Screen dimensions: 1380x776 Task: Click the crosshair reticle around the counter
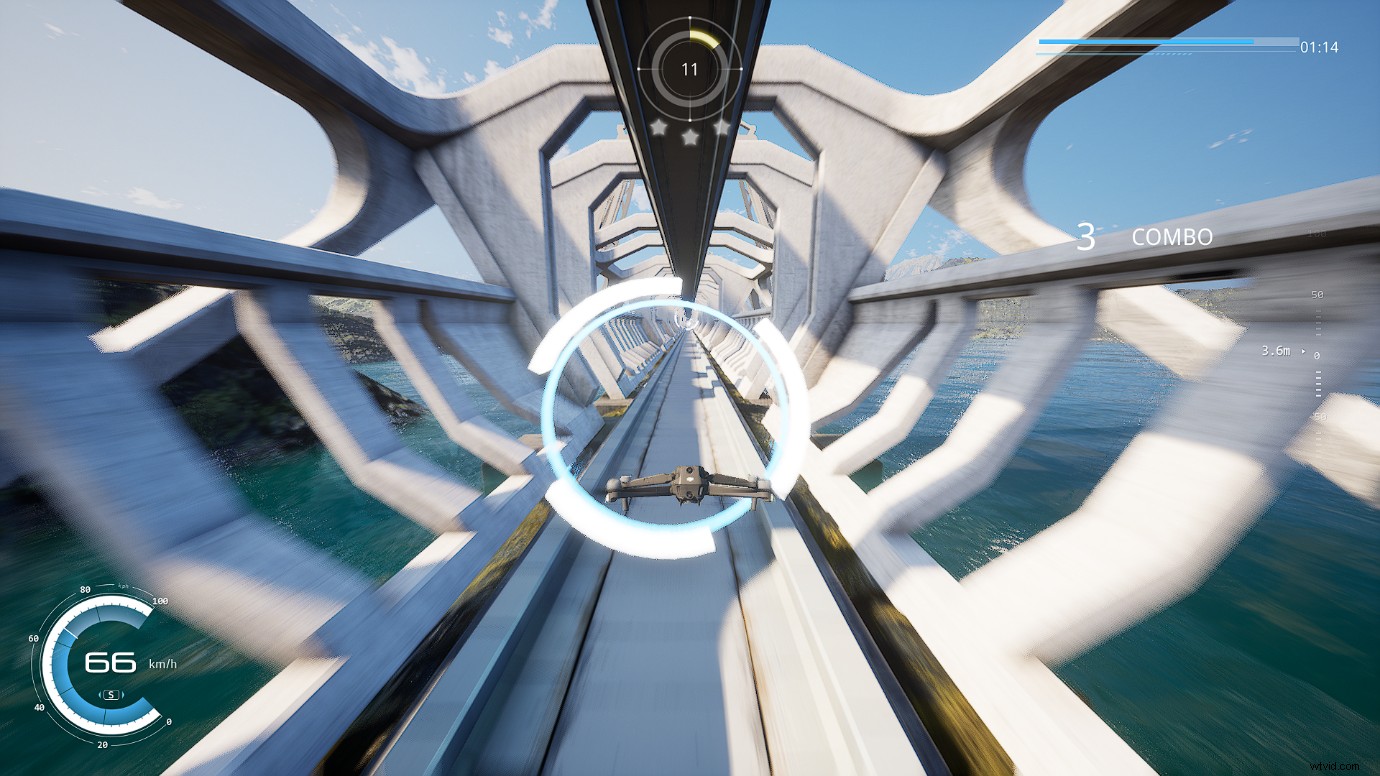pos(637,68)
